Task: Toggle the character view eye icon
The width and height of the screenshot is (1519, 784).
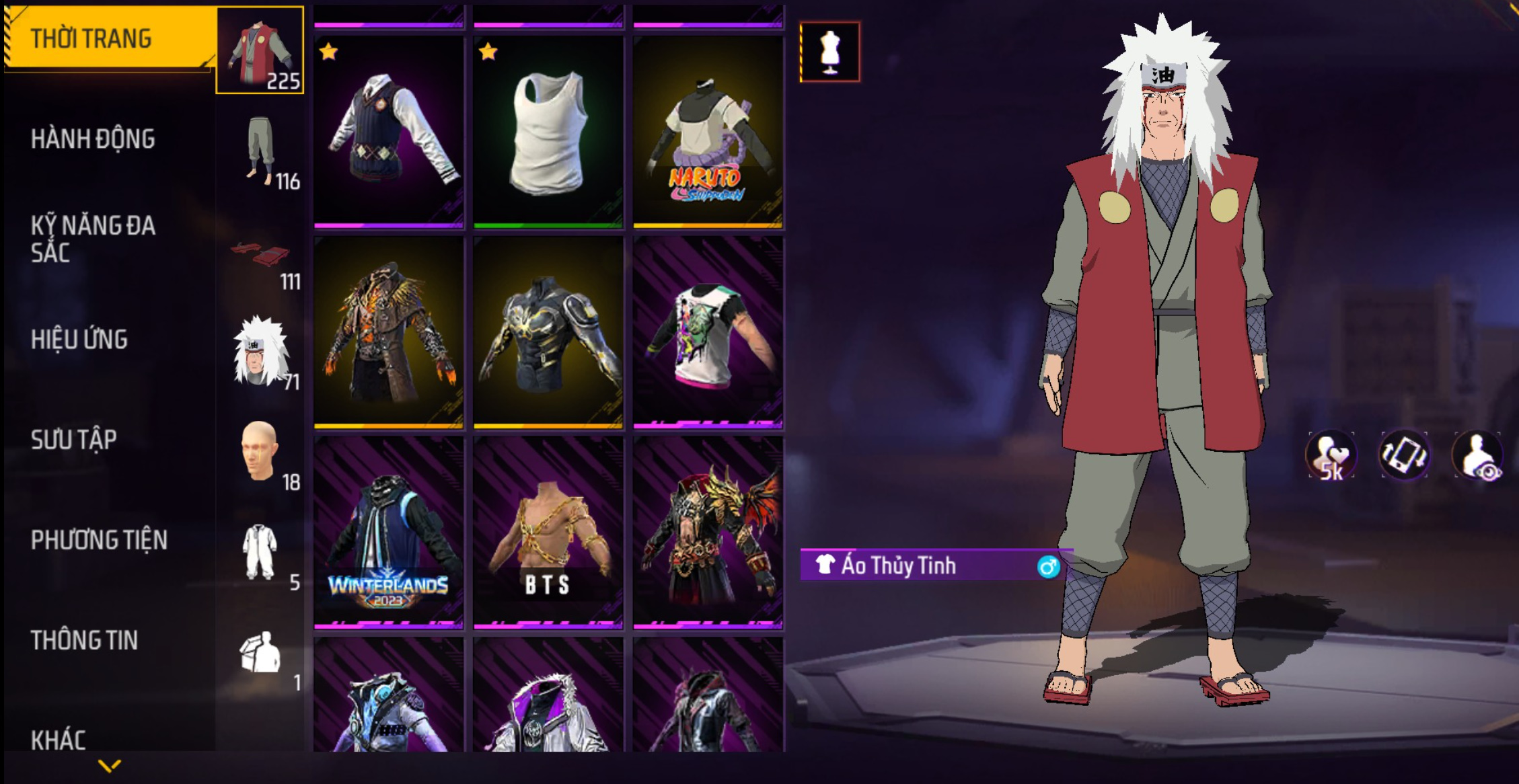Action: pos(1478,456)
